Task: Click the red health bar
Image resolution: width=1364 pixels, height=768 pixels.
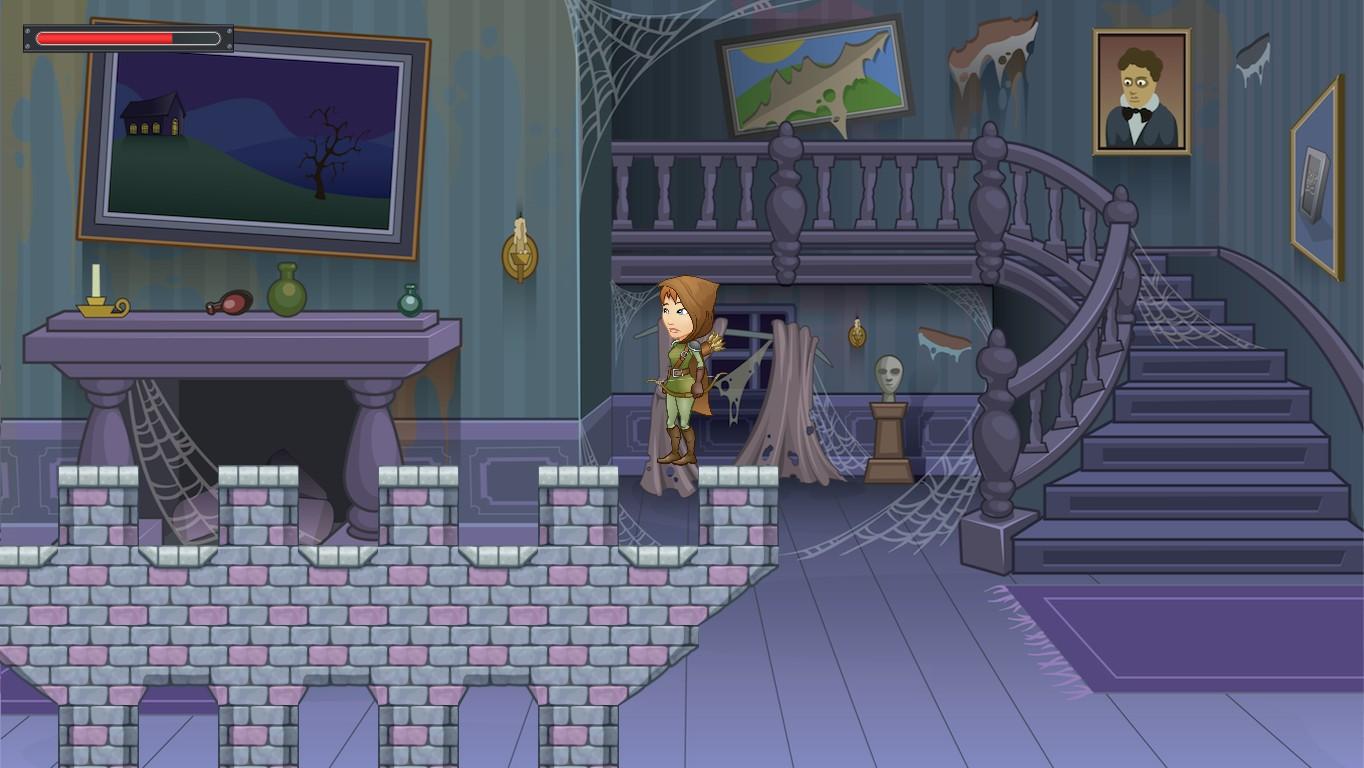Action: (105, 38)
